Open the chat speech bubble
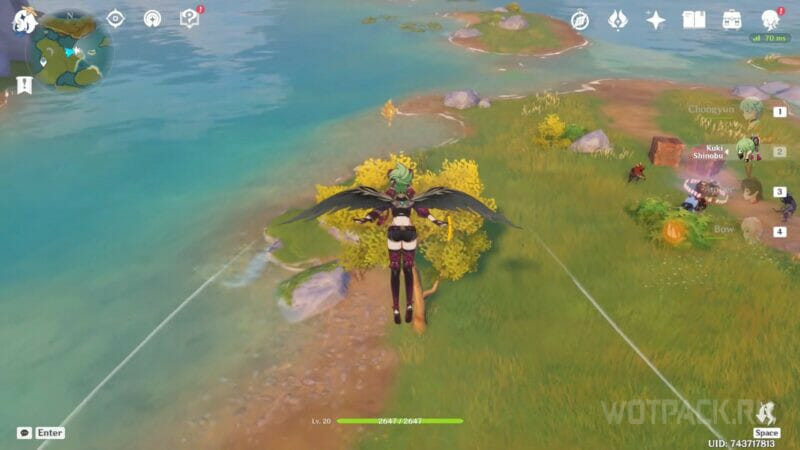Screen dimensions: 800x450 [24, 433]
